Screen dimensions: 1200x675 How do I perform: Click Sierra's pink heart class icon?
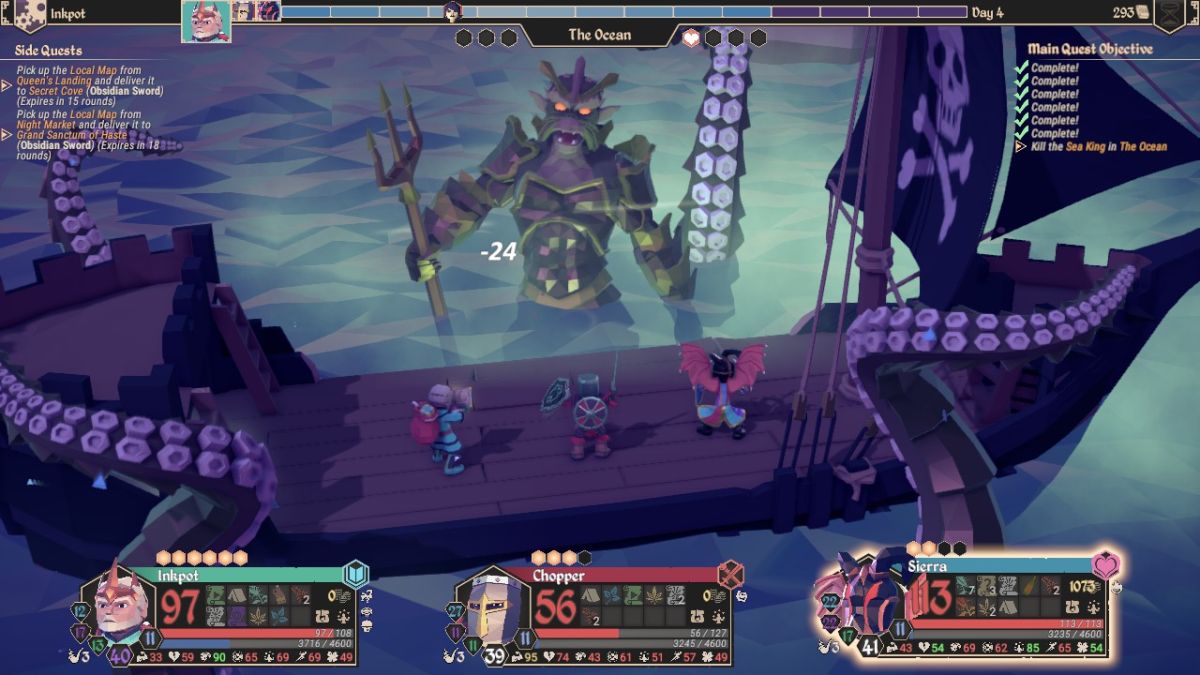[x=1104, y=565]
